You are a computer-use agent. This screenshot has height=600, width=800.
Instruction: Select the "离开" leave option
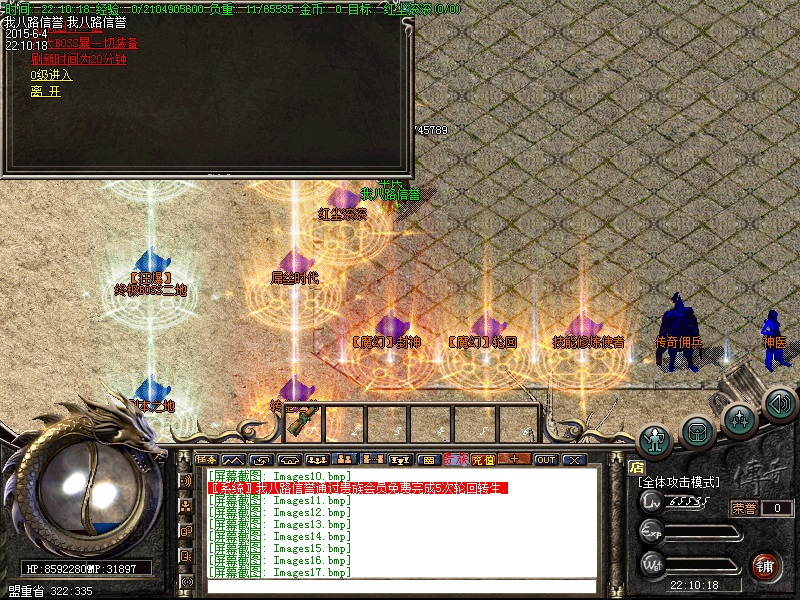pos(45,91)
